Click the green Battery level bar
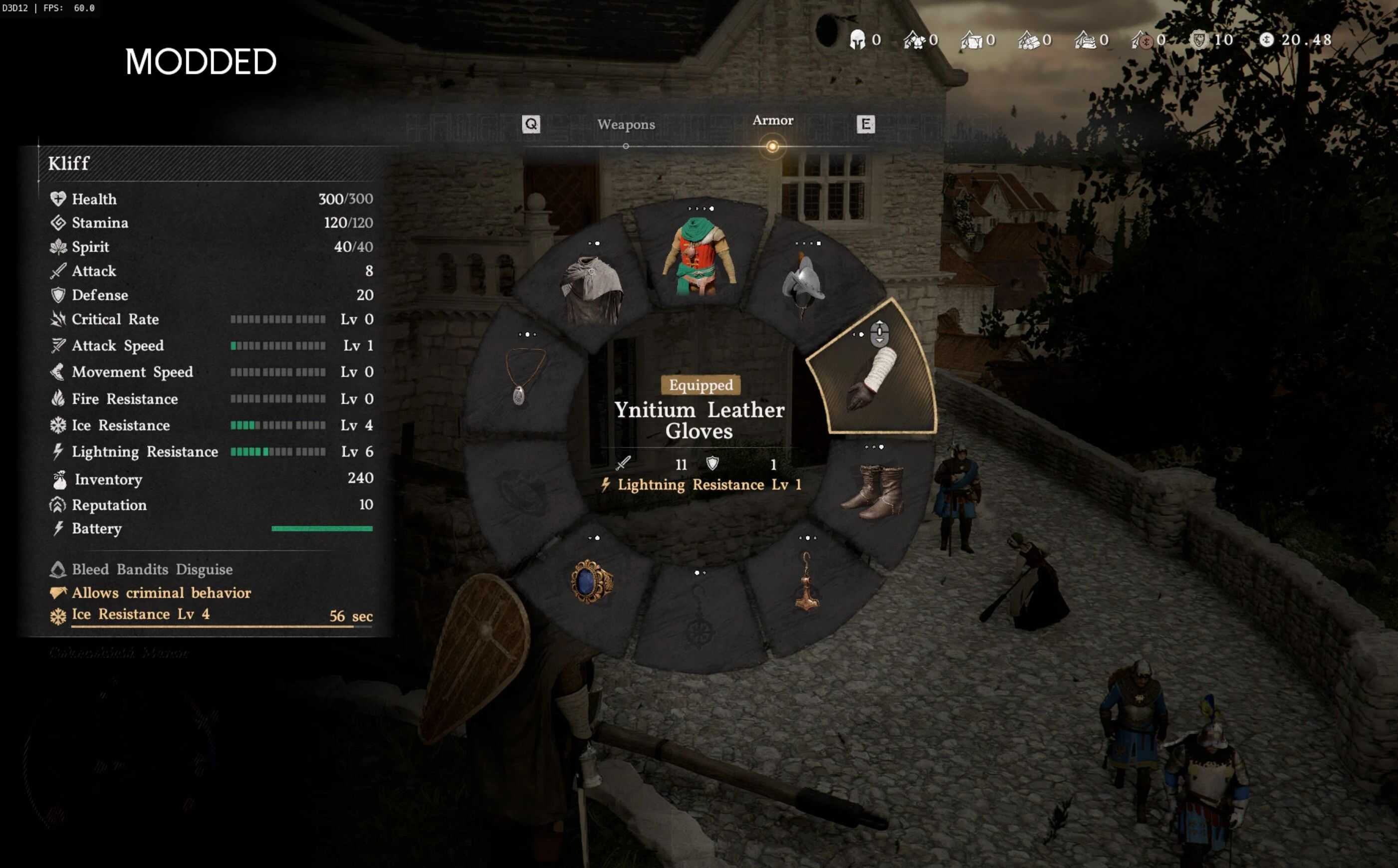 tap(321, 528)
